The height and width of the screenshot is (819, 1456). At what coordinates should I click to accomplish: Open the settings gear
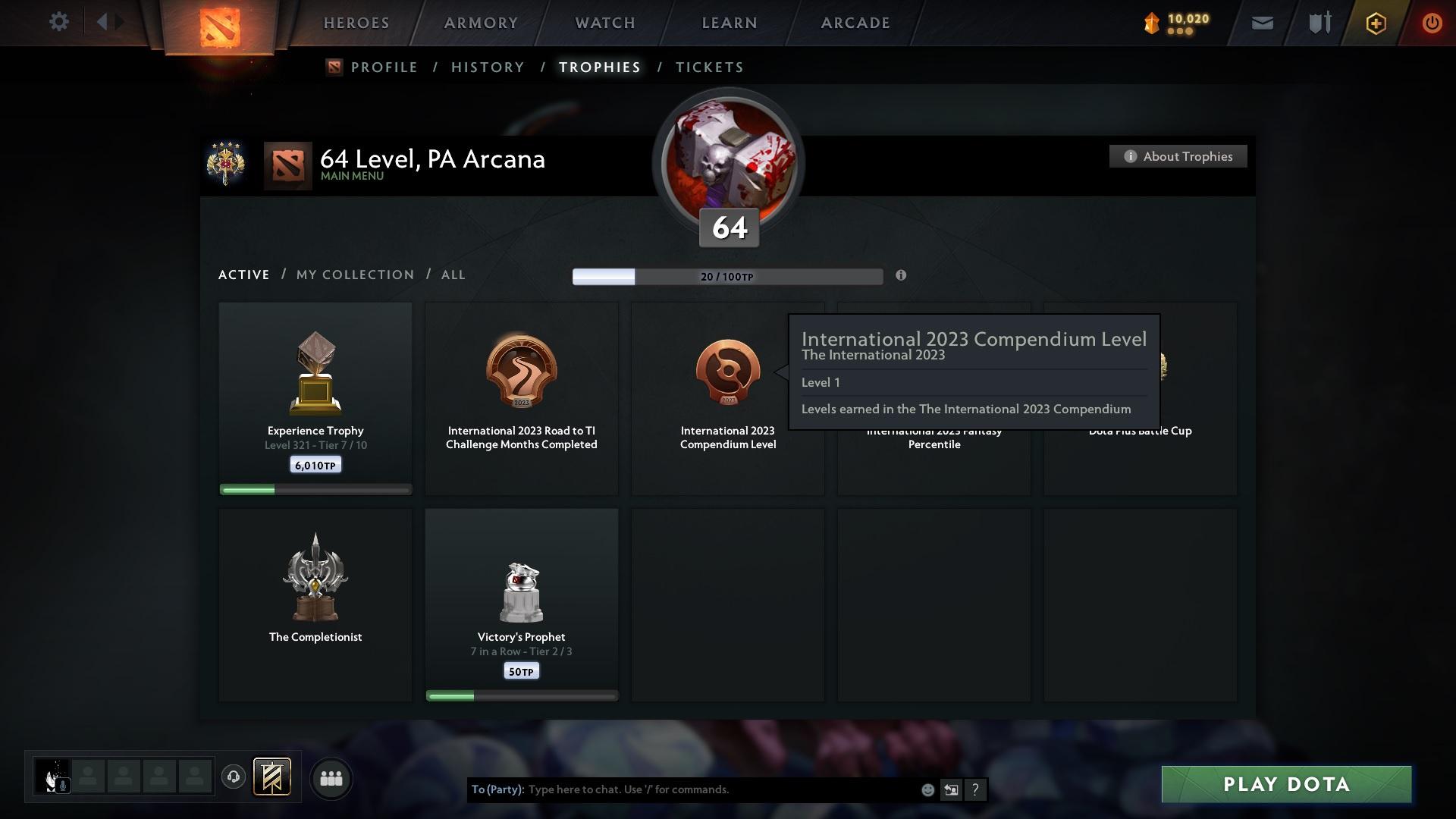pos(58,22)
